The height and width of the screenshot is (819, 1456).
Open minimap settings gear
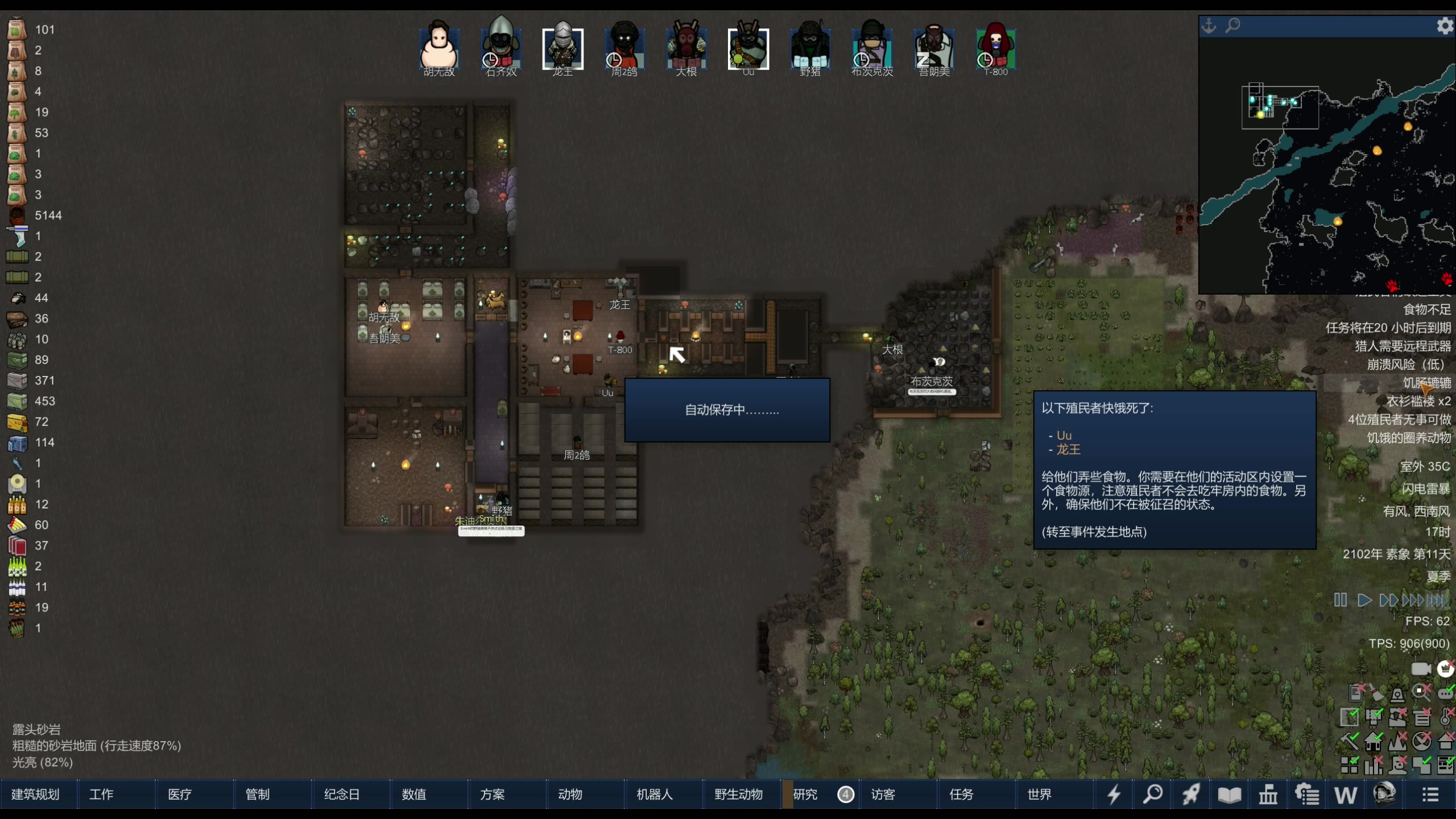[x=1445, y=26]
